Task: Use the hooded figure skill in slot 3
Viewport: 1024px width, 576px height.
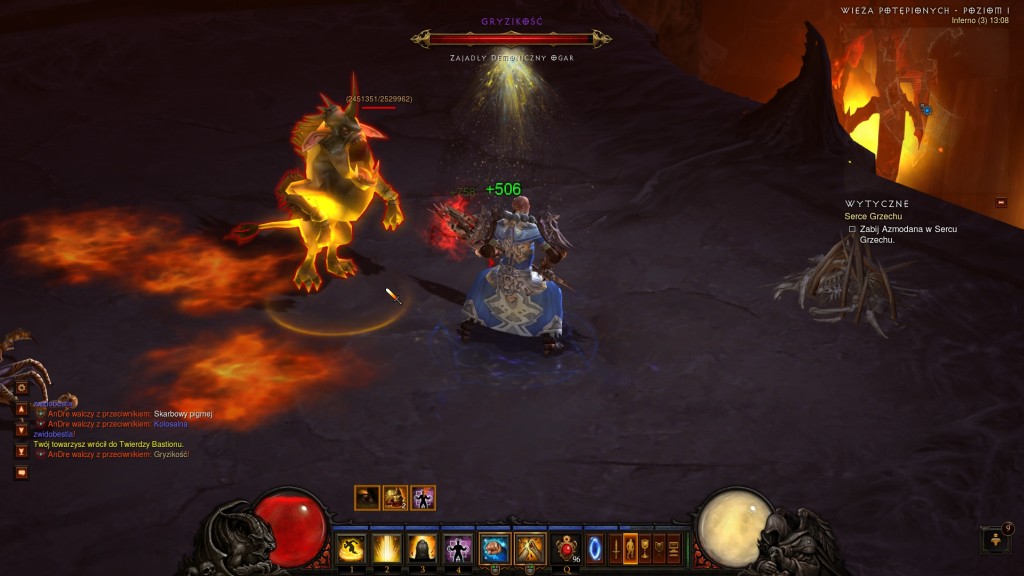Action: tap(422, 548)
